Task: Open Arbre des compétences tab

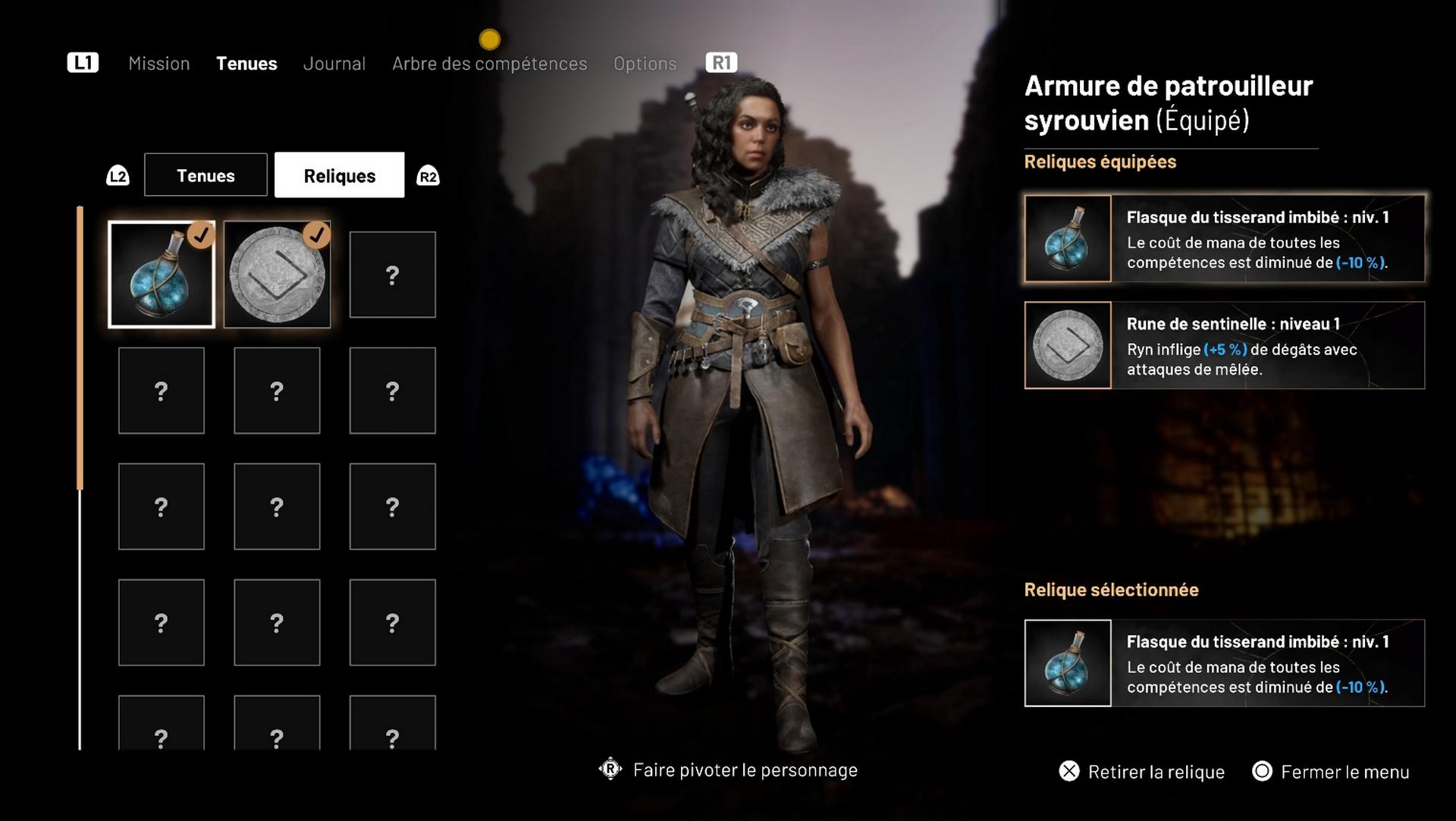Action: tap(489, 64)
